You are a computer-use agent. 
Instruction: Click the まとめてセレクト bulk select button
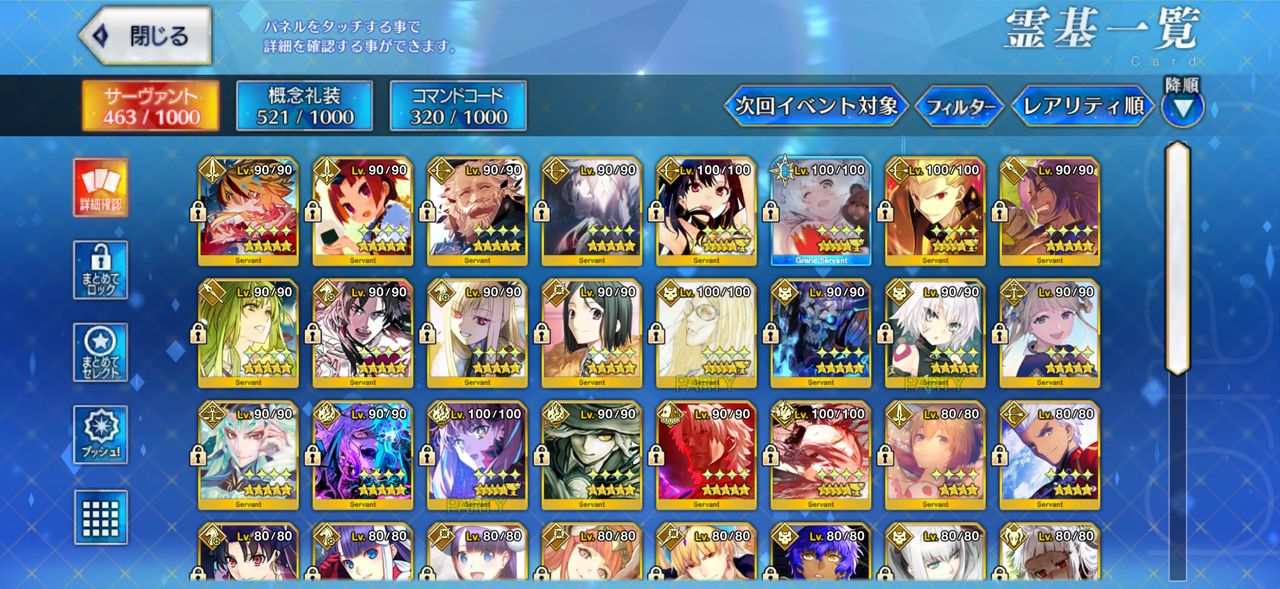(x=101, y=352)
